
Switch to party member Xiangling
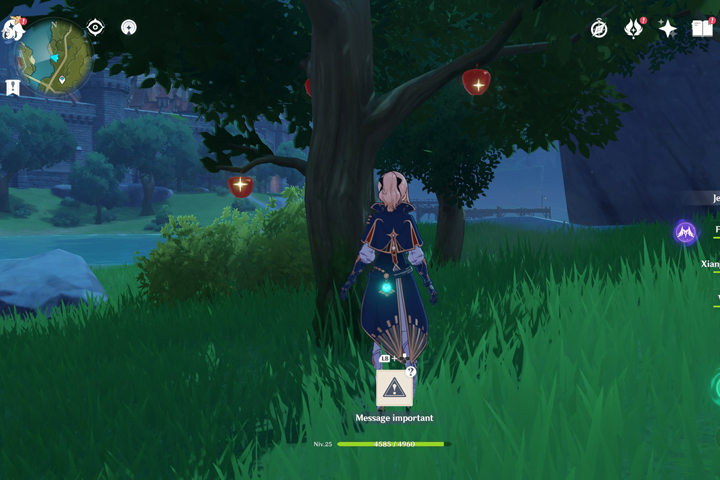coord(711,264)
